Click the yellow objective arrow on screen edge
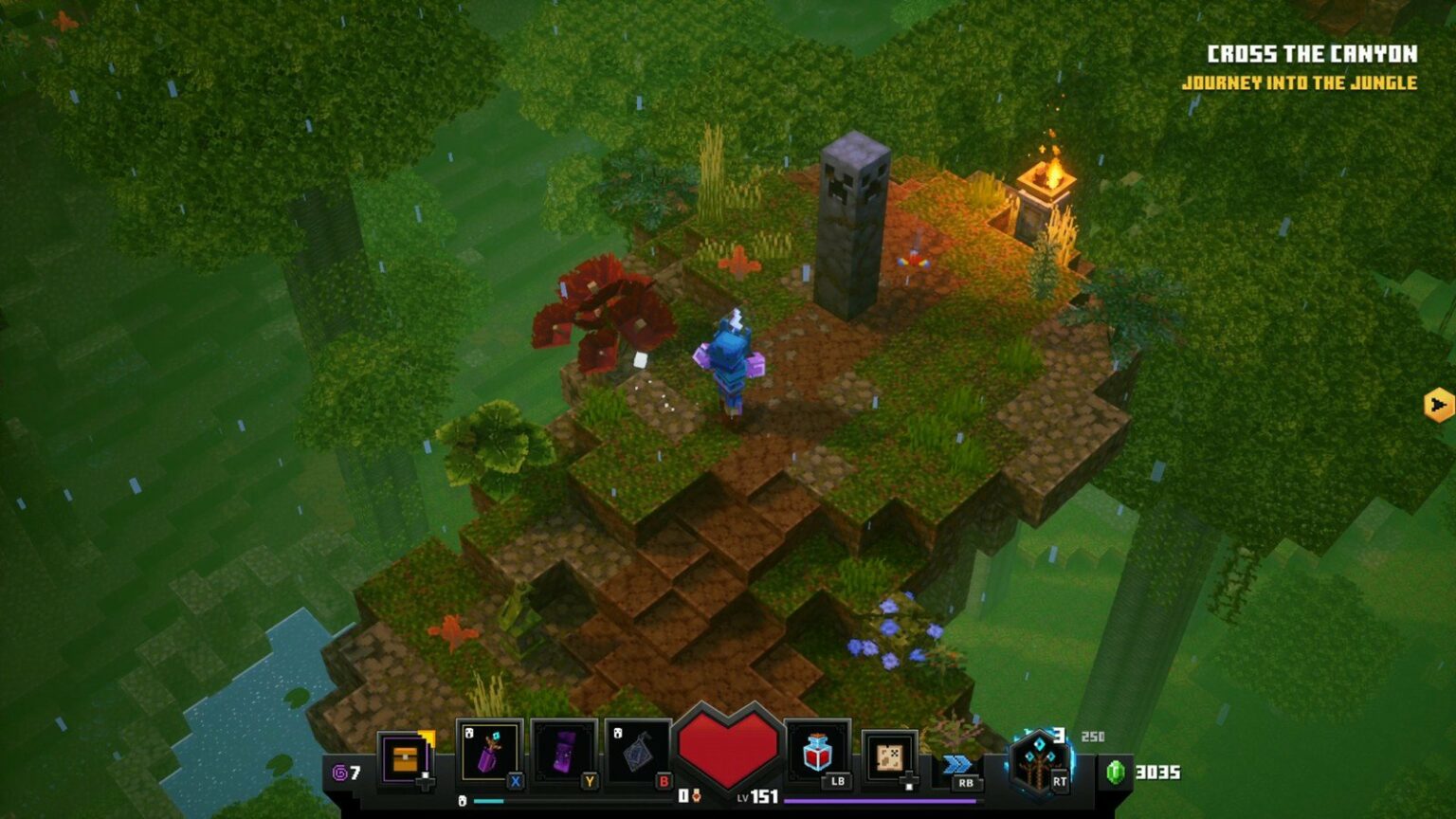1456x819 pixels. [x=1437, y=407]
